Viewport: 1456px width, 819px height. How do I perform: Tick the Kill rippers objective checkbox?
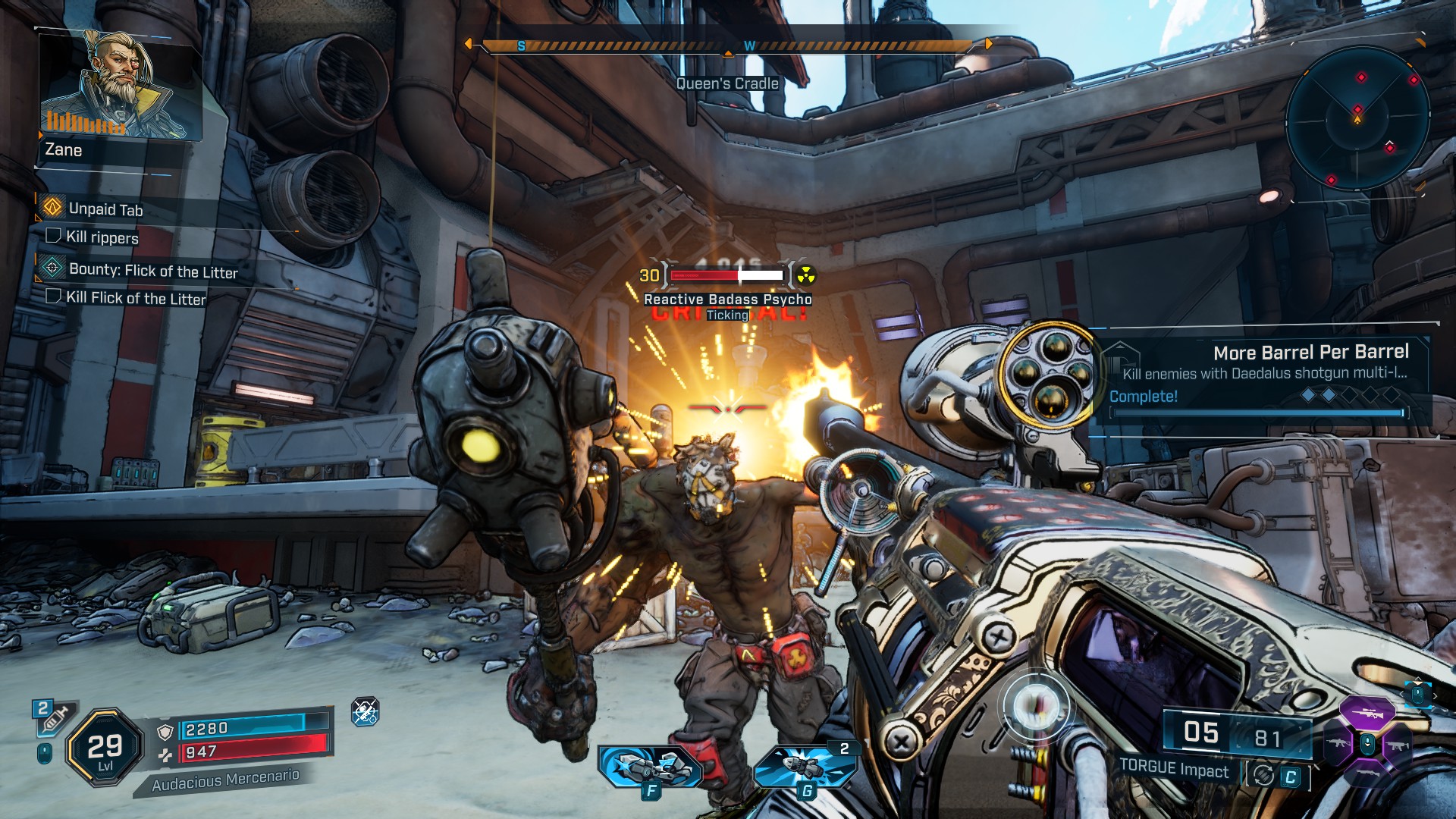click(x=53, y=236)
